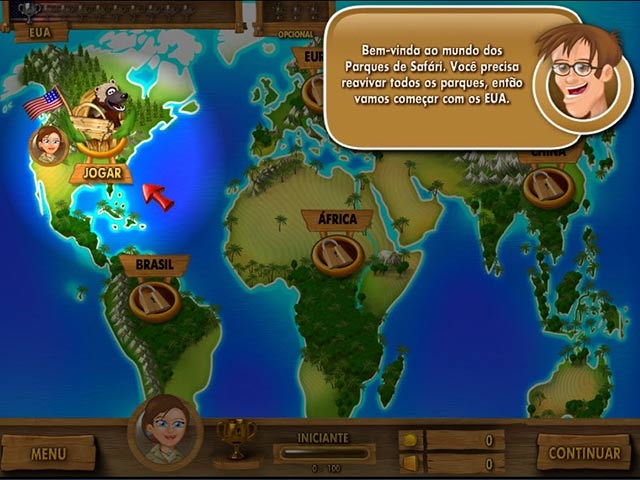Play the EUA park via Jogar

point(101,173)
